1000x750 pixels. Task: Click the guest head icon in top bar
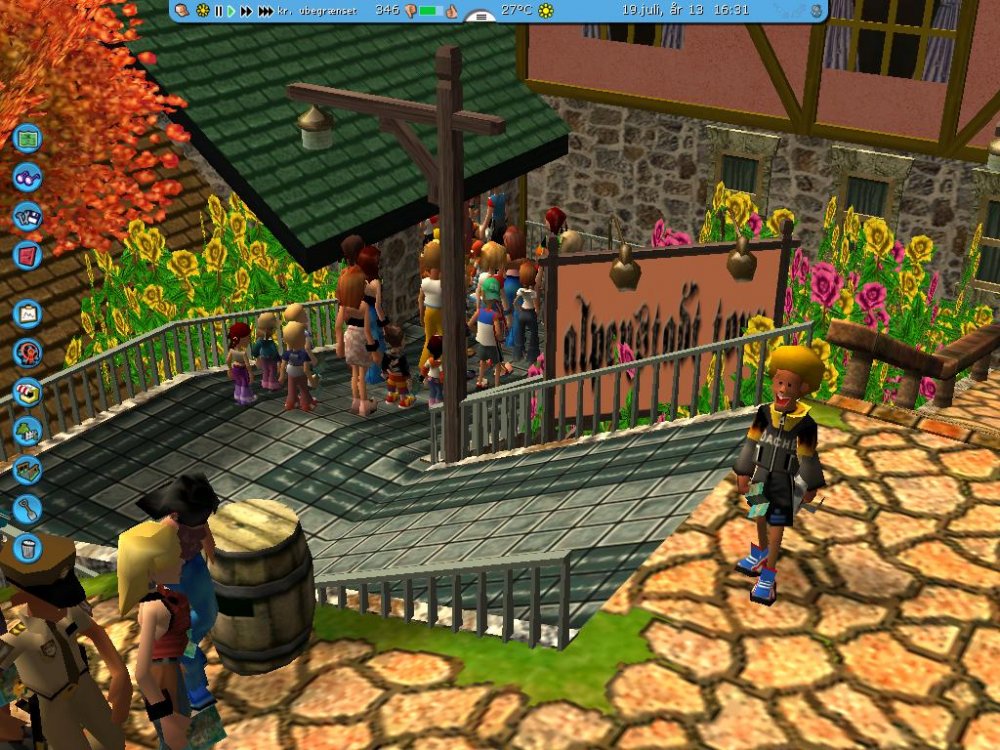pos(184,10)
